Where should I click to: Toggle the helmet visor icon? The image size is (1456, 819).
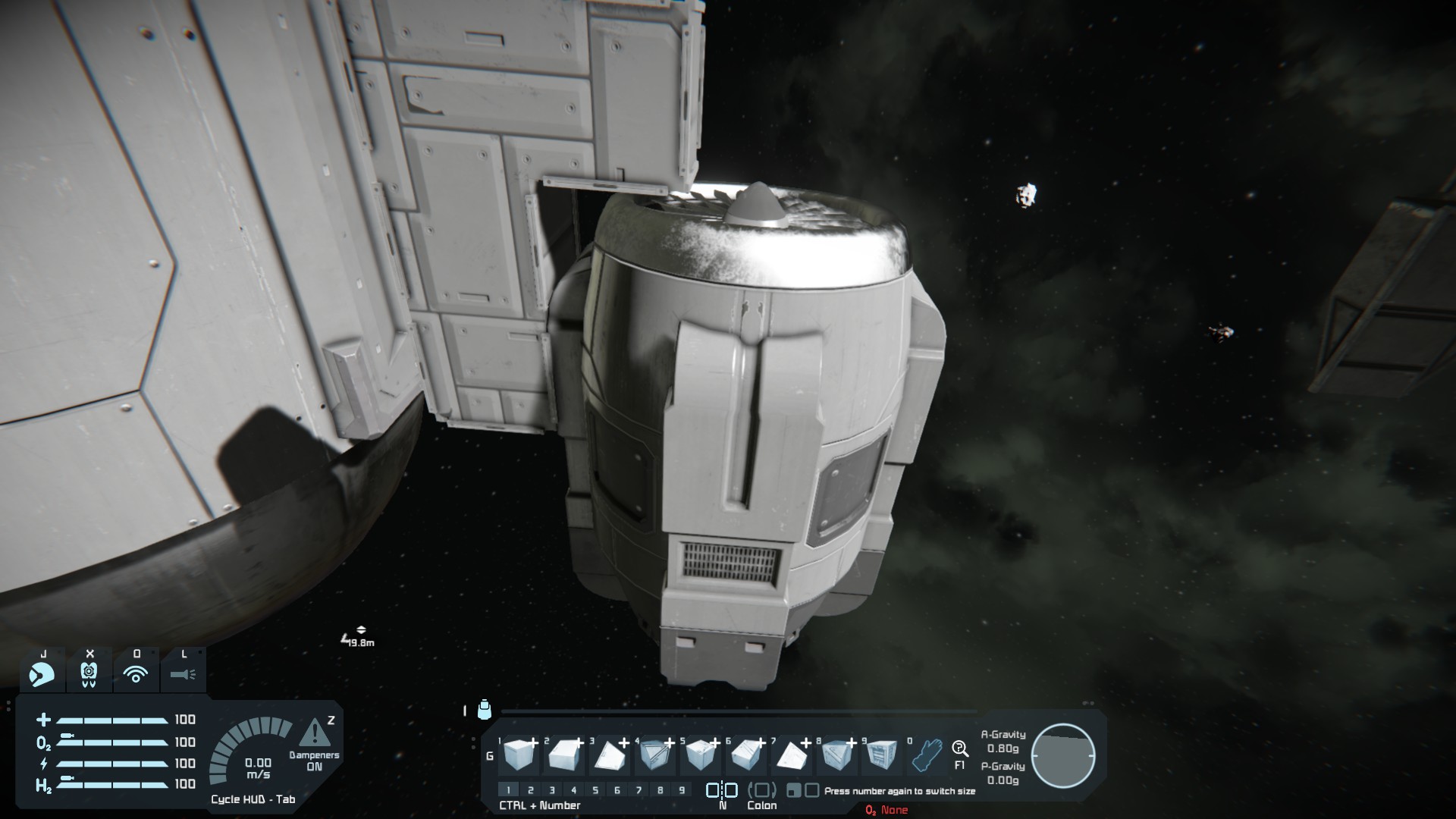[x=42, y=673]
